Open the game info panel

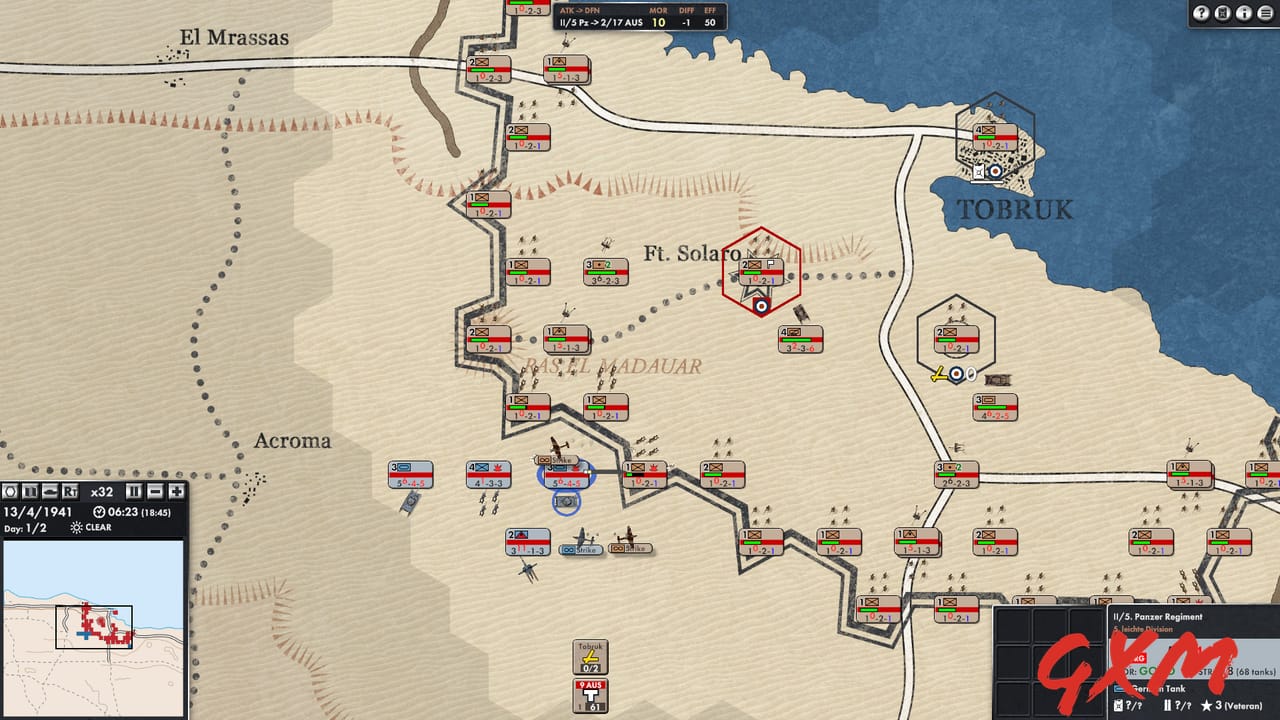(x=1243, y=12)
